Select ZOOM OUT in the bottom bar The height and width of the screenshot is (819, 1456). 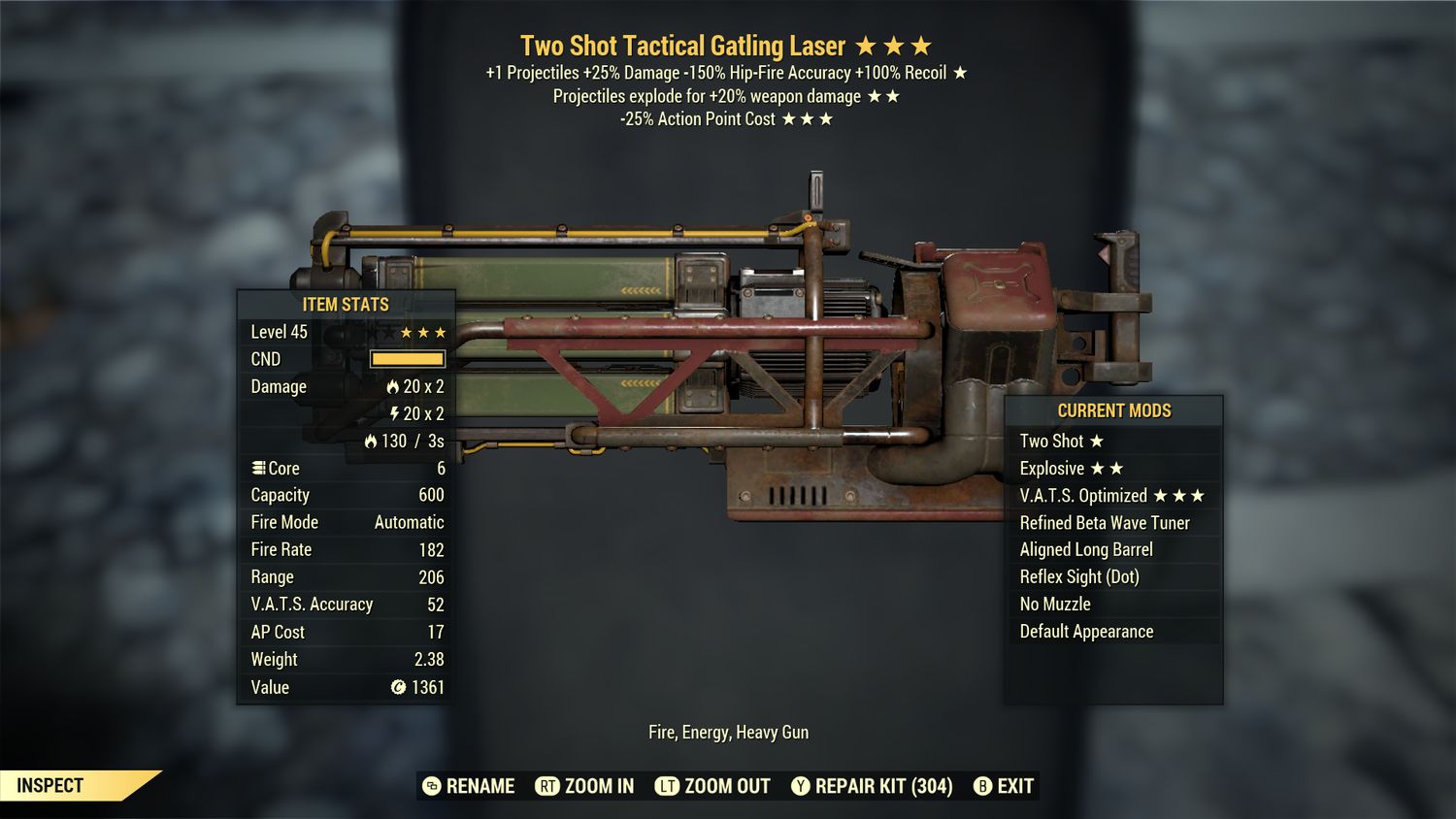coord(713,786)
